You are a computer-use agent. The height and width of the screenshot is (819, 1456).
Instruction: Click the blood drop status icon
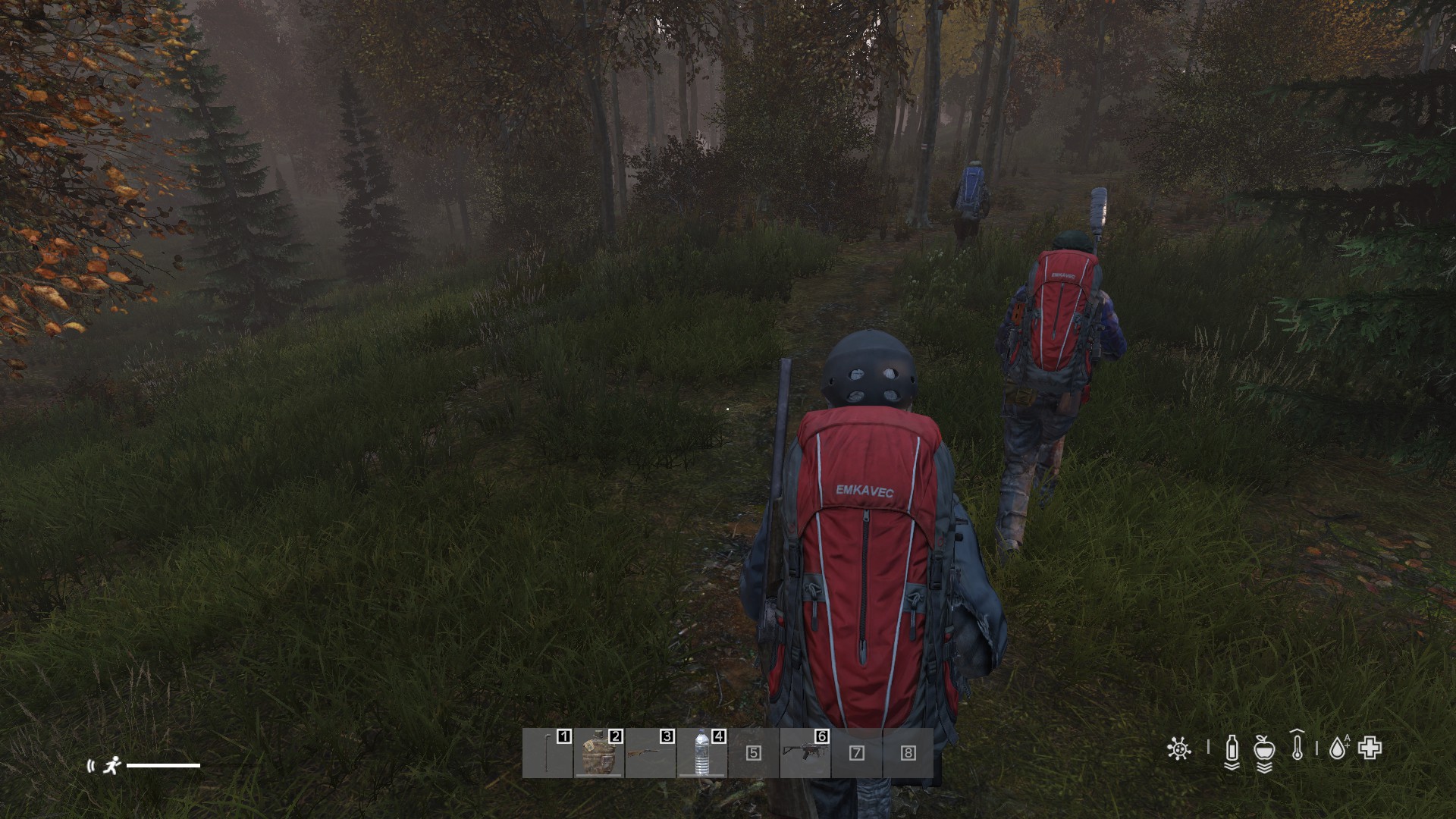(1338, 749)
